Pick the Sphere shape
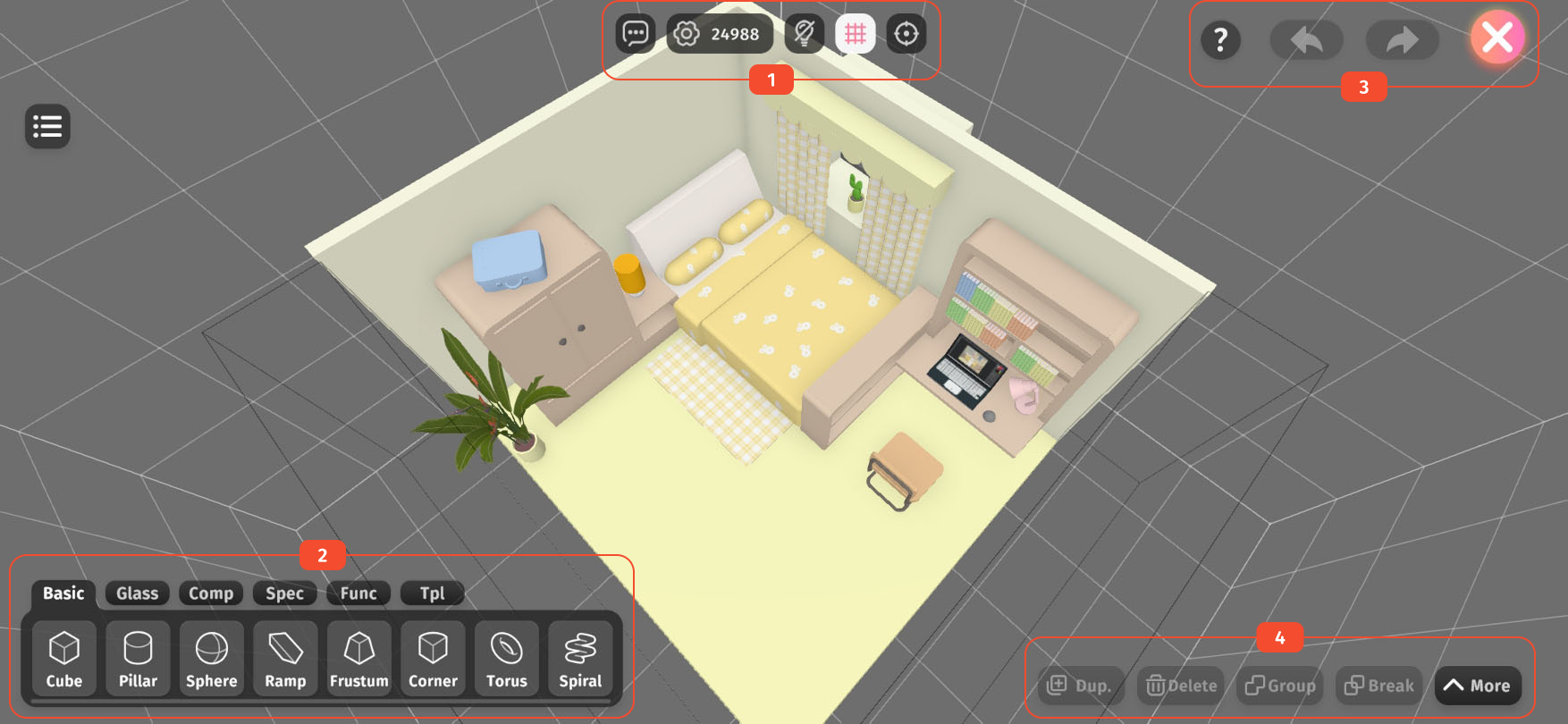Screen dimensions: 1568x724 point(212,658)
